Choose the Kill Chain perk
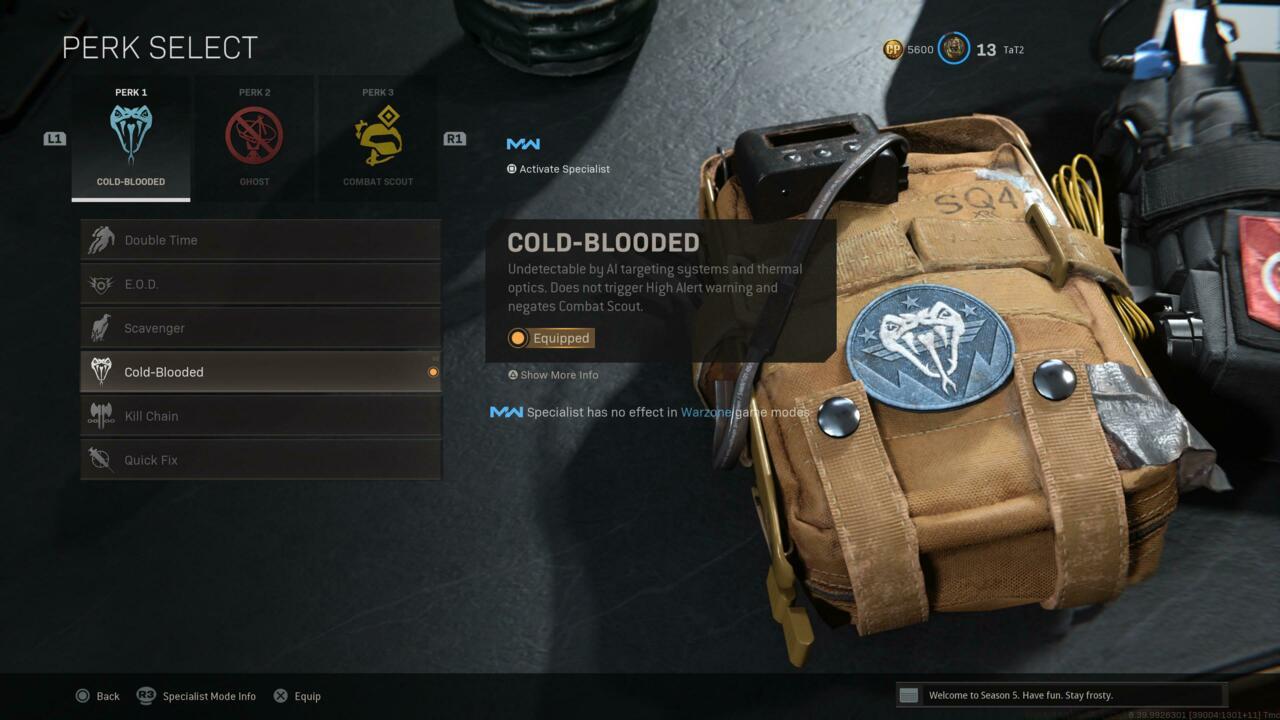This screenshot has height=720, width=1280. [x=260, y=416]
